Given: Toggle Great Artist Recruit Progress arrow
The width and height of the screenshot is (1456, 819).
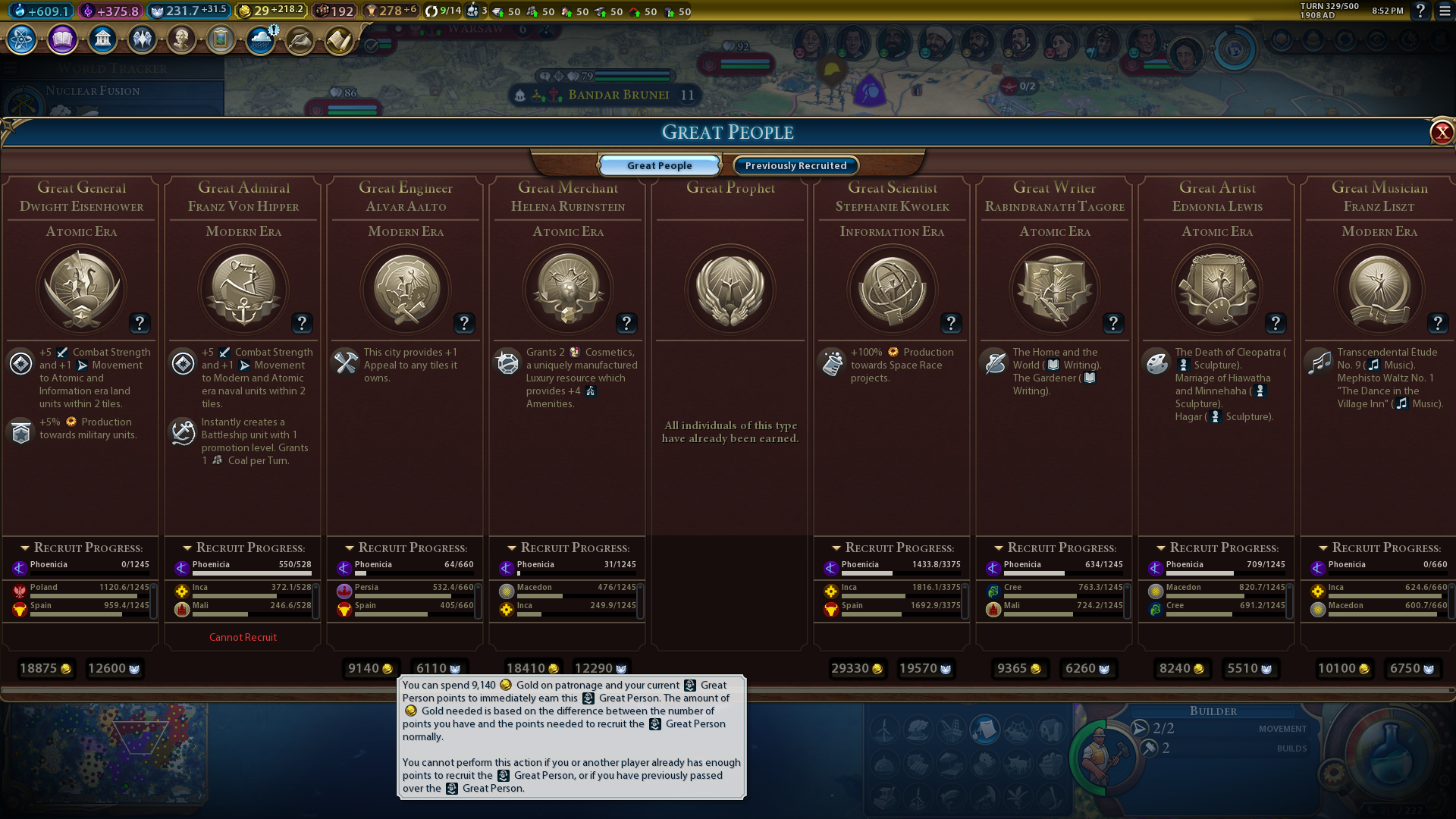Looking at the screenshot, I should pyautogui.click(x=1161, y=548).
